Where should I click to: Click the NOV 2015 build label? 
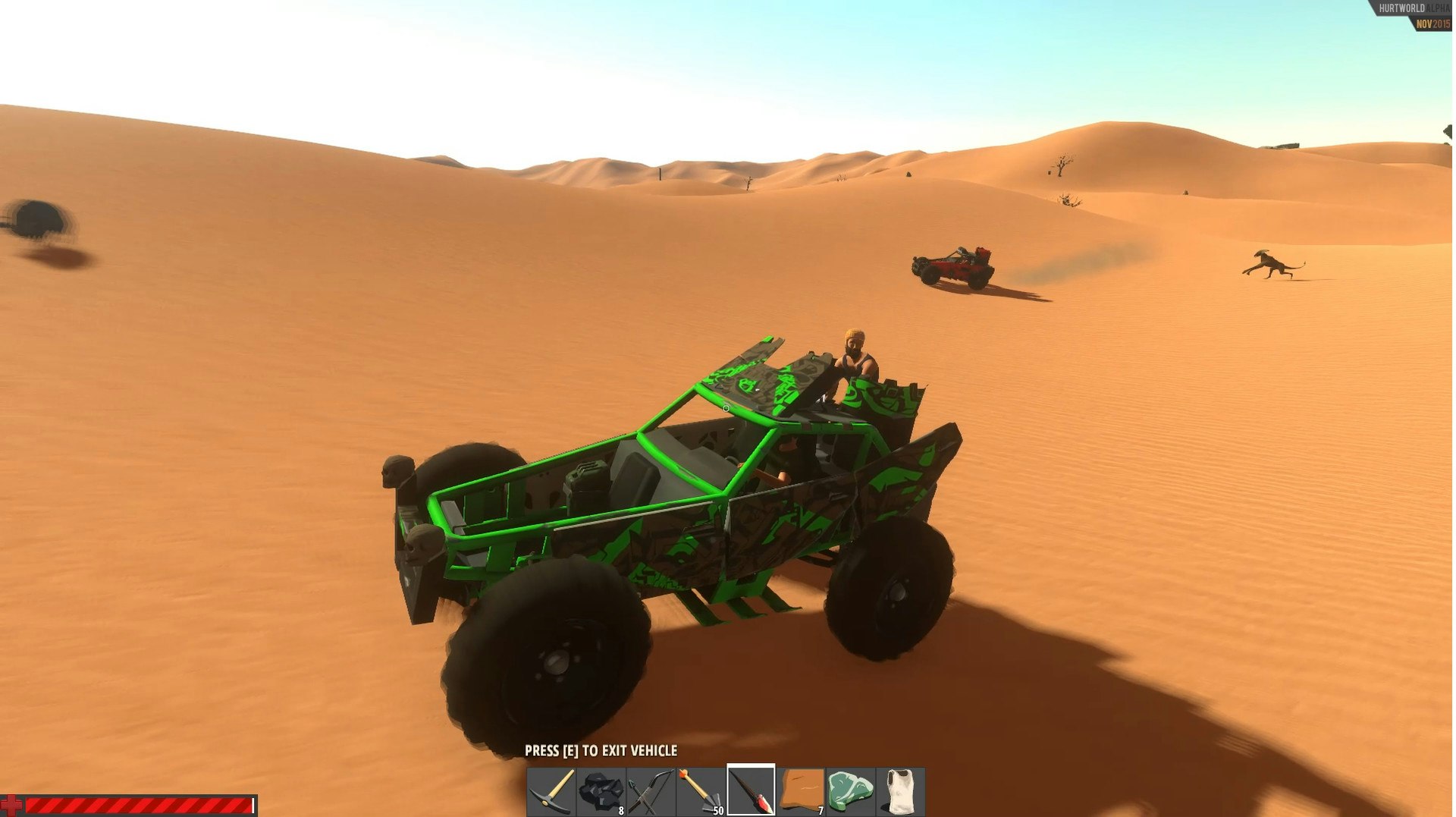[x=1433, y=24]
